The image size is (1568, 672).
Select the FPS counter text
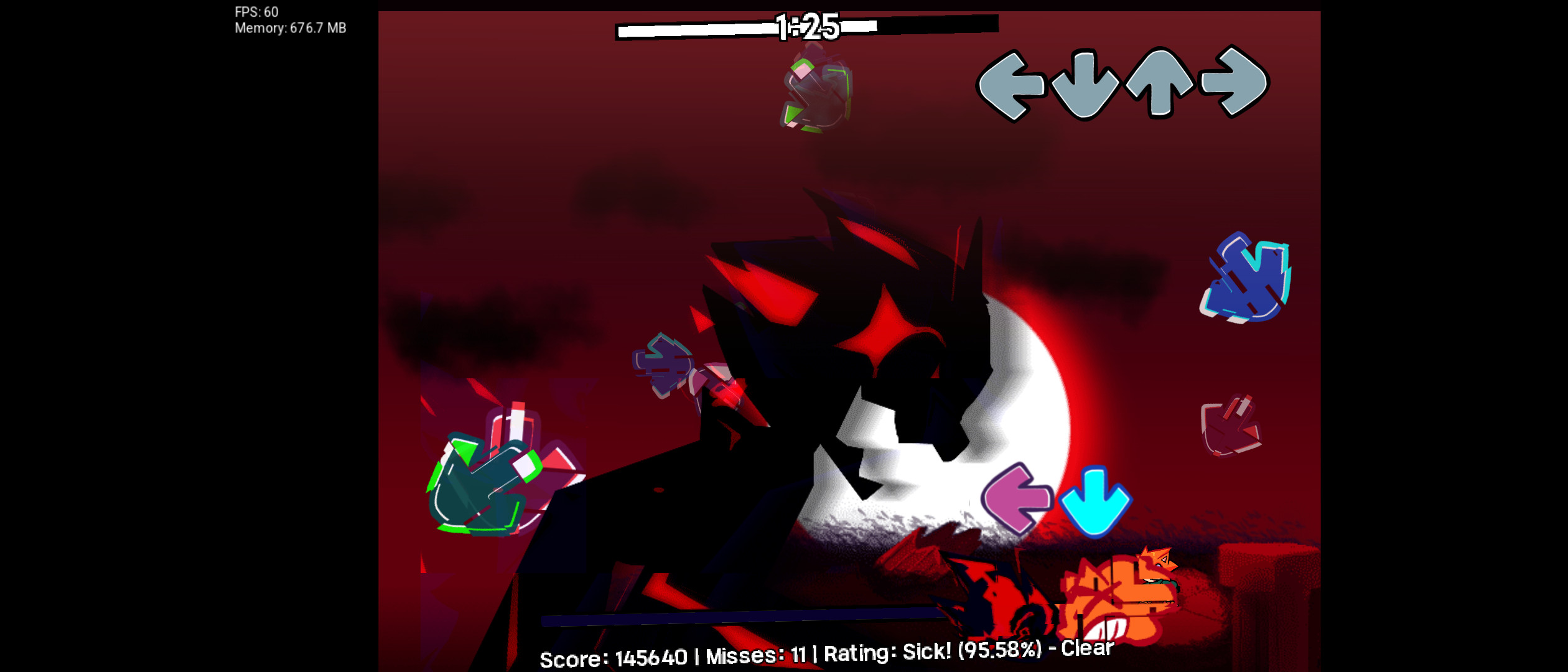255,11
